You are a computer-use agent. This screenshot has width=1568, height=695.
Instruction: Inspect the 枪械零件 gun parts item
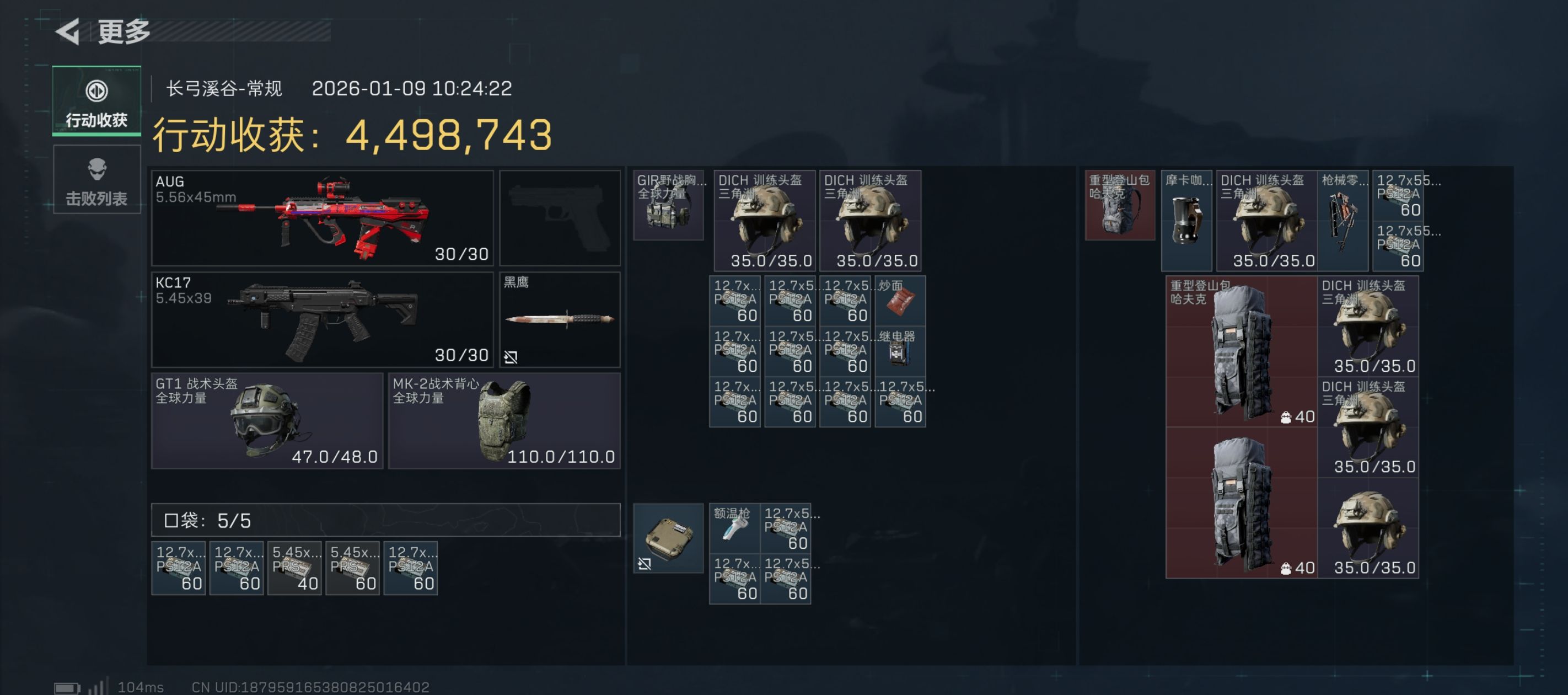tap(1343, 221)
